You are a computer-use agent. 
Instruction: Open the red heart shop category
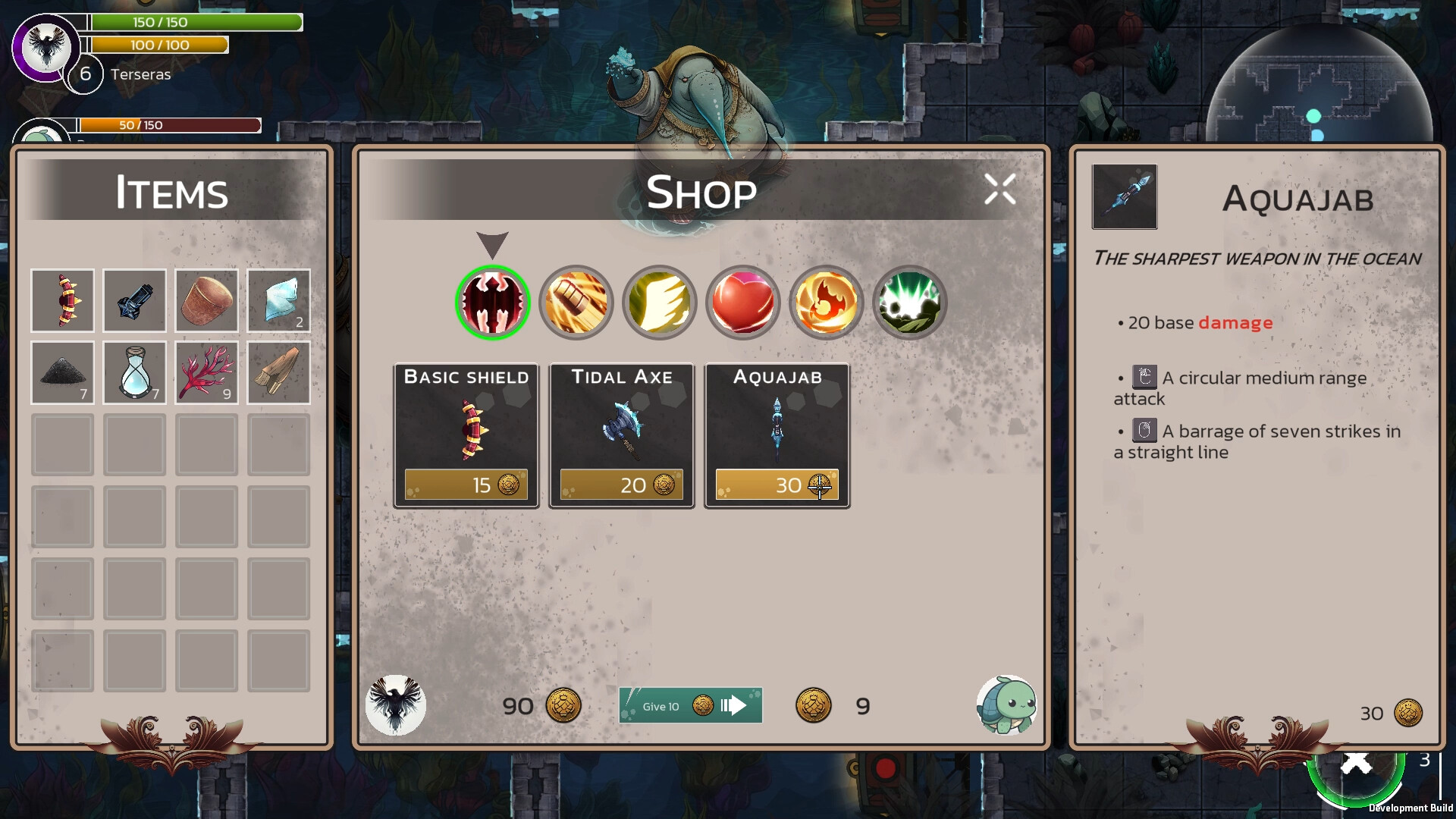click(742, 303)
